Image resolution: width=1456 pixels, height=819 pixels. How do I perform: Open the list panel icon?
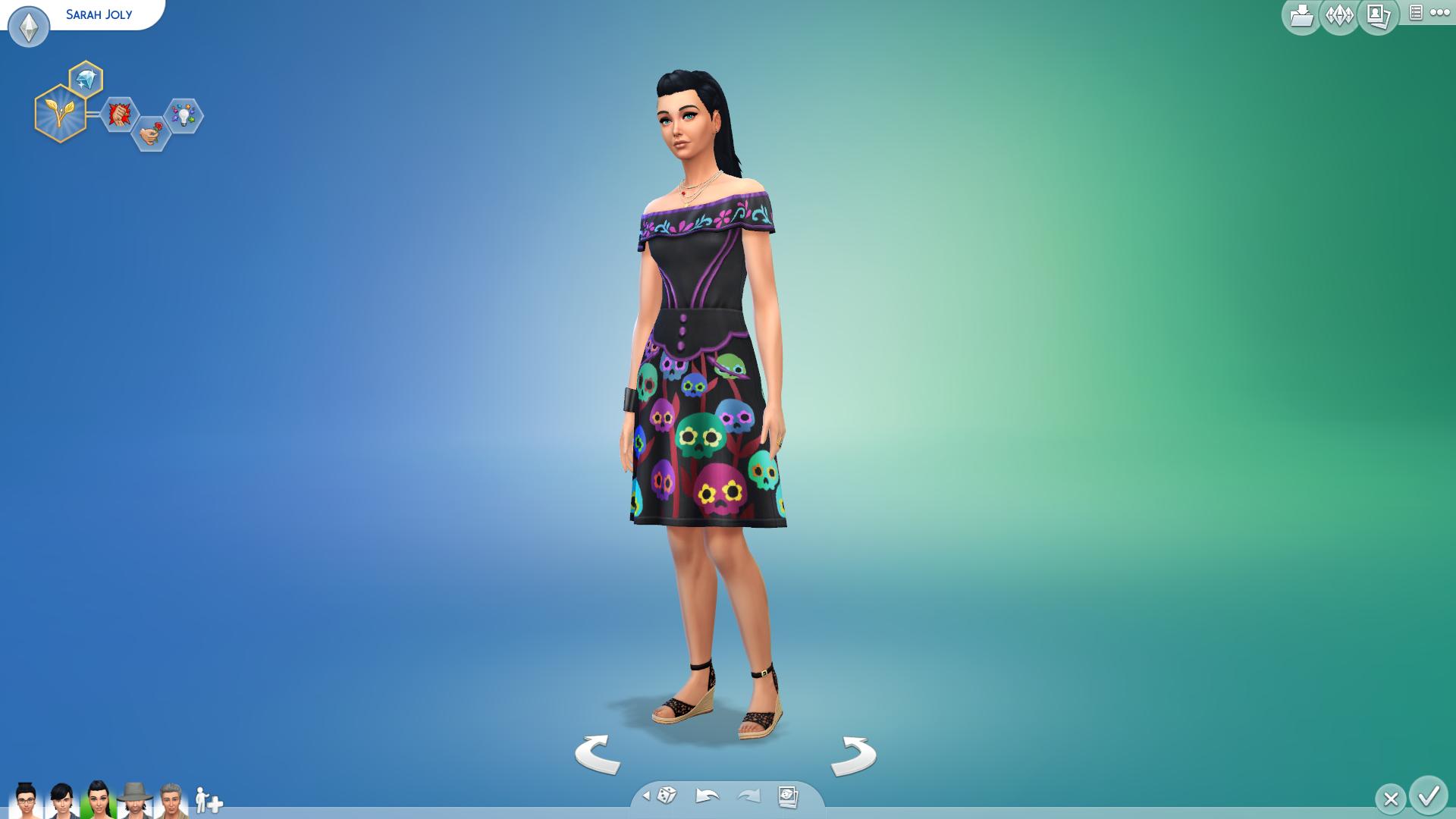pyautogui.click(x=1415, y=13)
